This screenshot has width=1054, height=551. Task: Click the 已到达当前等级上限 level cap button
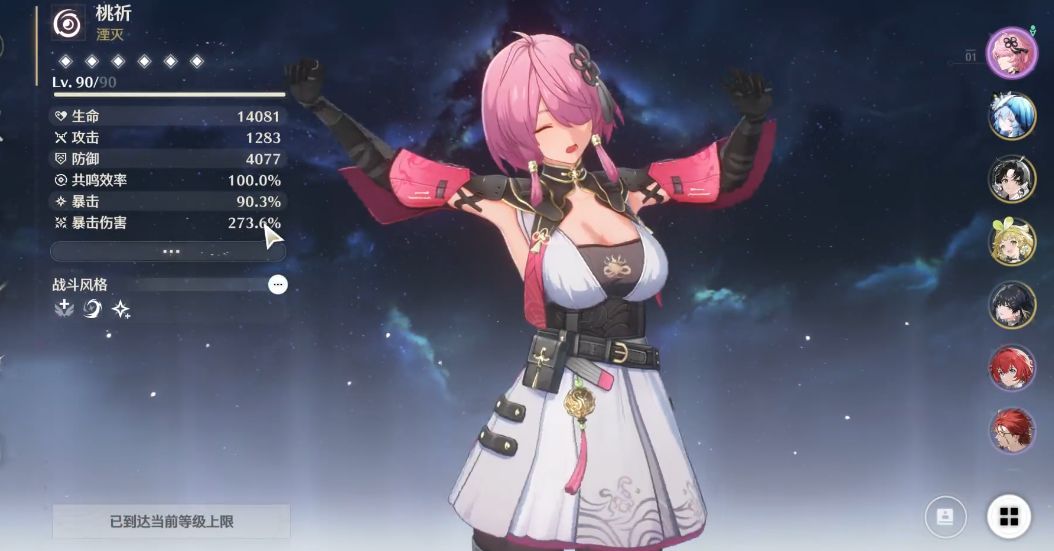(171, 521)
